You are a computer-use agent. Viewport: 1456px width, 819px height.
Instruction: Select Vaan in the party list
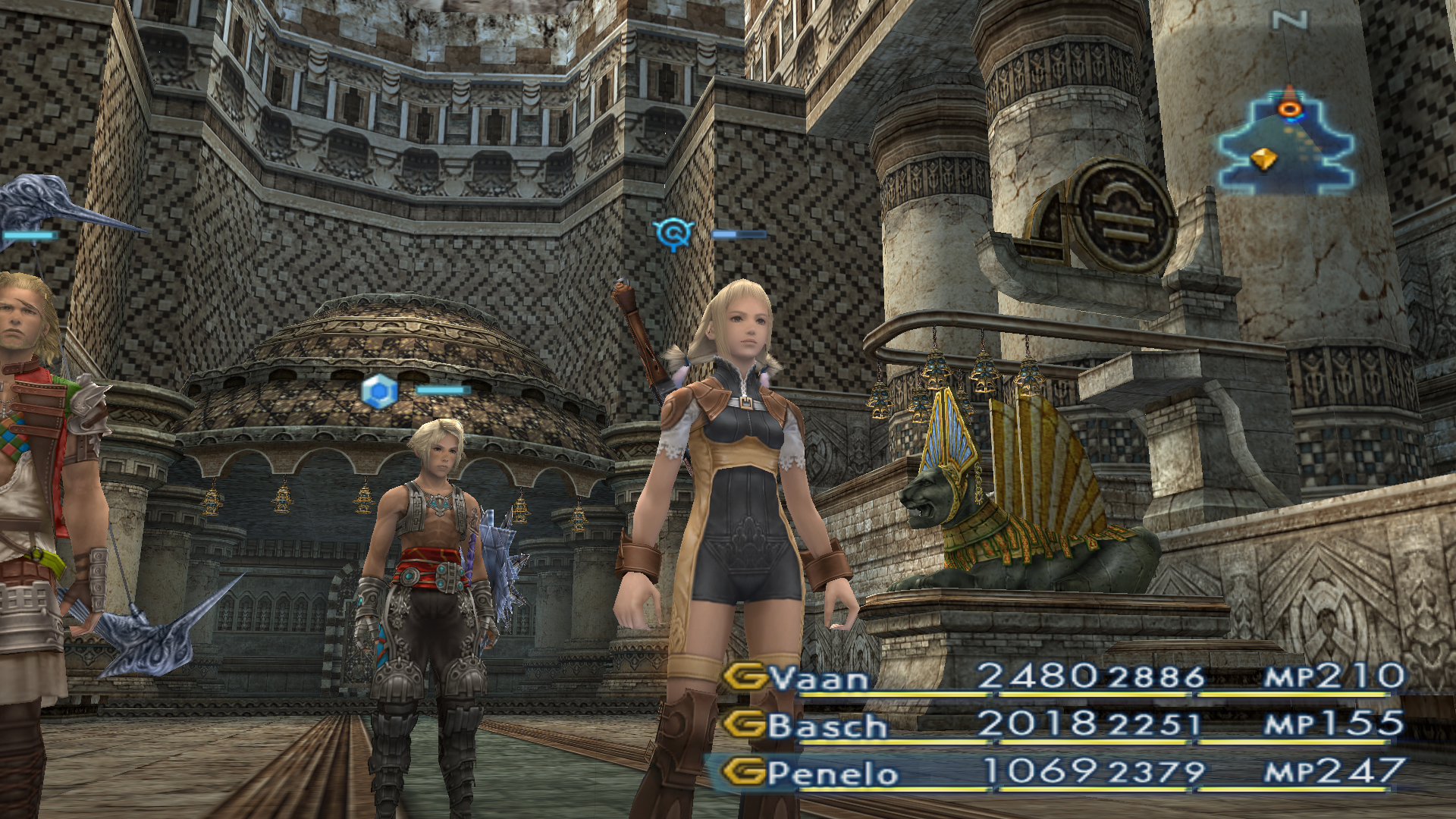(x=819, y=677)
